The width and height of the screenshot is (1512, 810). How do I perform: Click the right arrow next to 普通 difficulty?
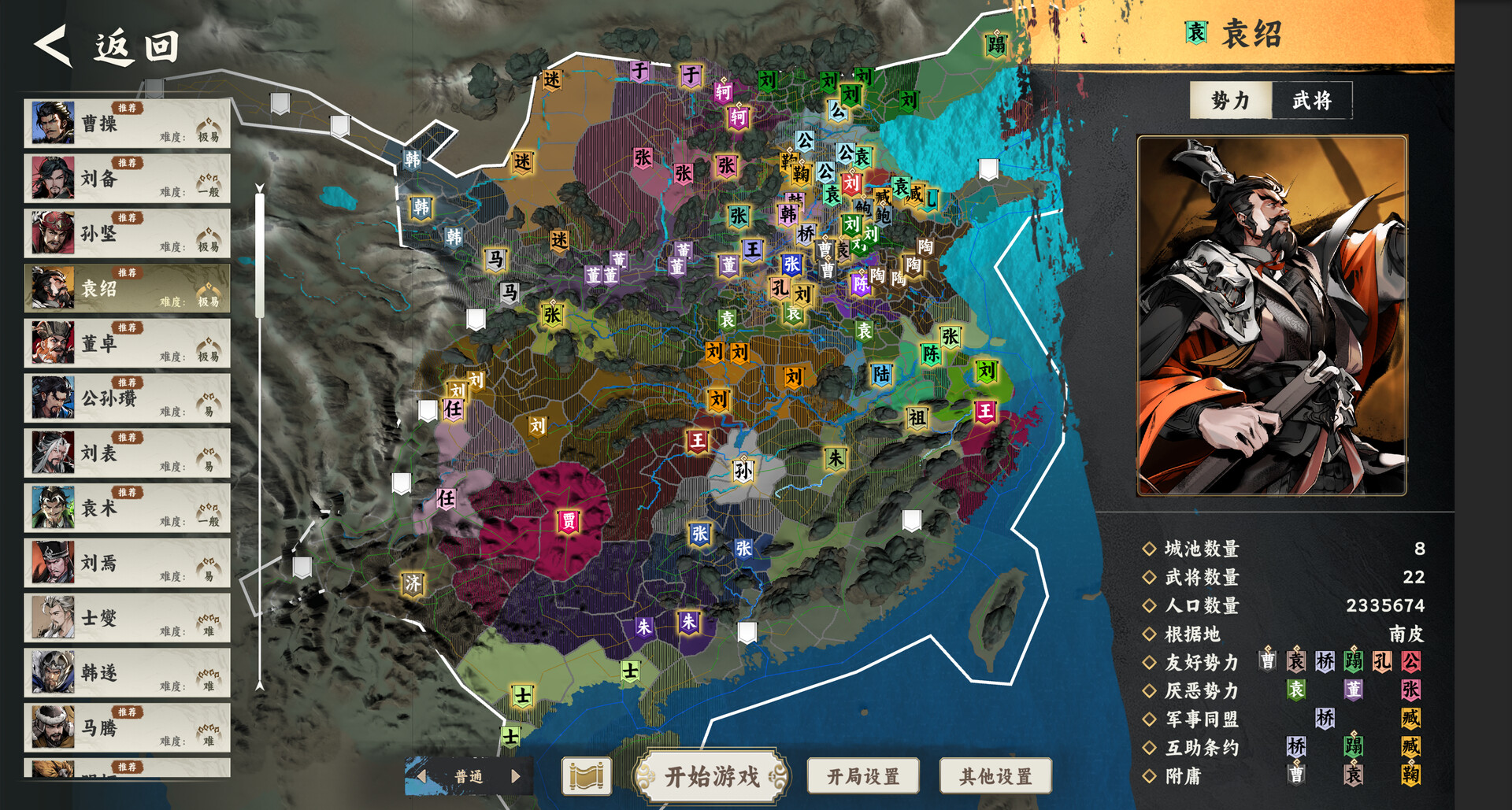516,776
